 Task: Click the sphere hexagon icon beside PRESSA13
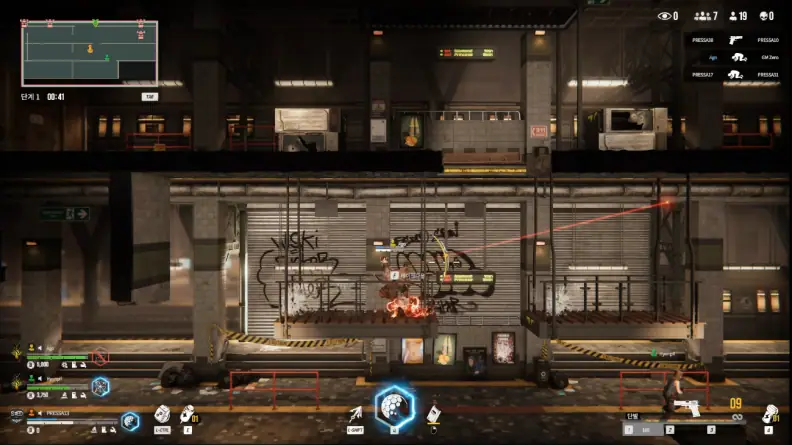129,422
